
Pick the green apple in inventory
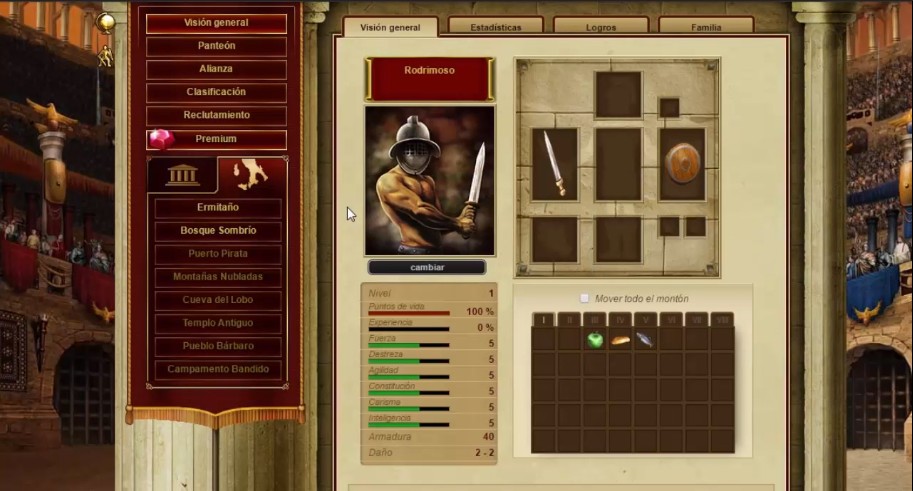595,340
